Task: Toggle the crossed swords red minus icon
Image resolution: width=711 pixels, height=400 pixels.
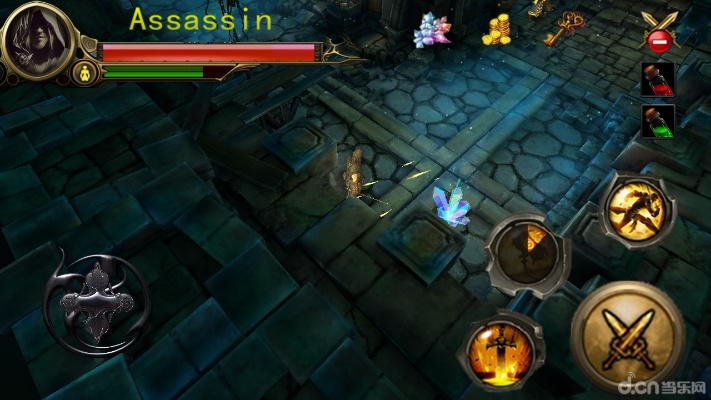Action: (x=657, y=32)
